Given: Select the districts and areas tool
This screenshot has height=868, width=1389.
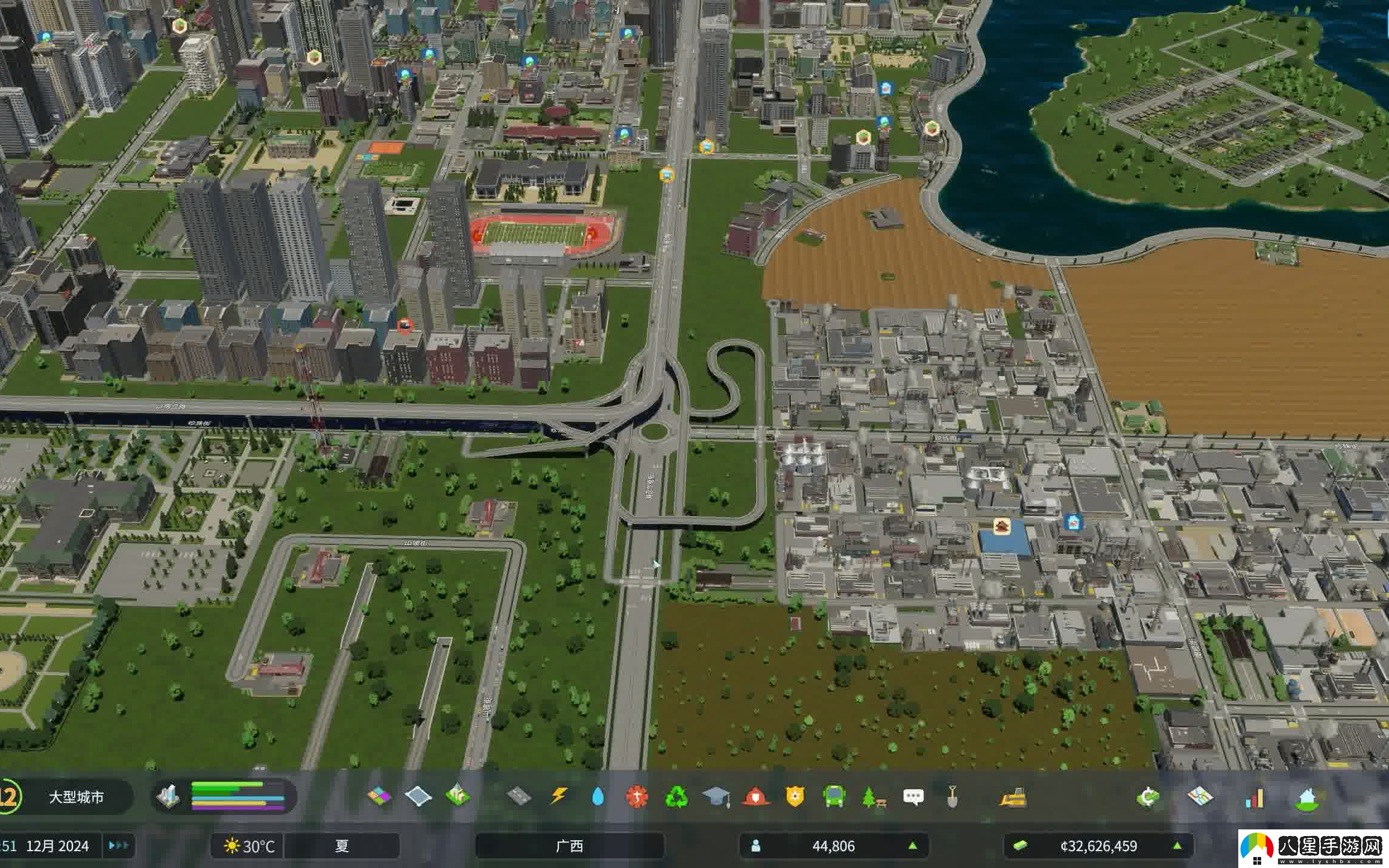Looking at the screenshot, I should 418,797.
